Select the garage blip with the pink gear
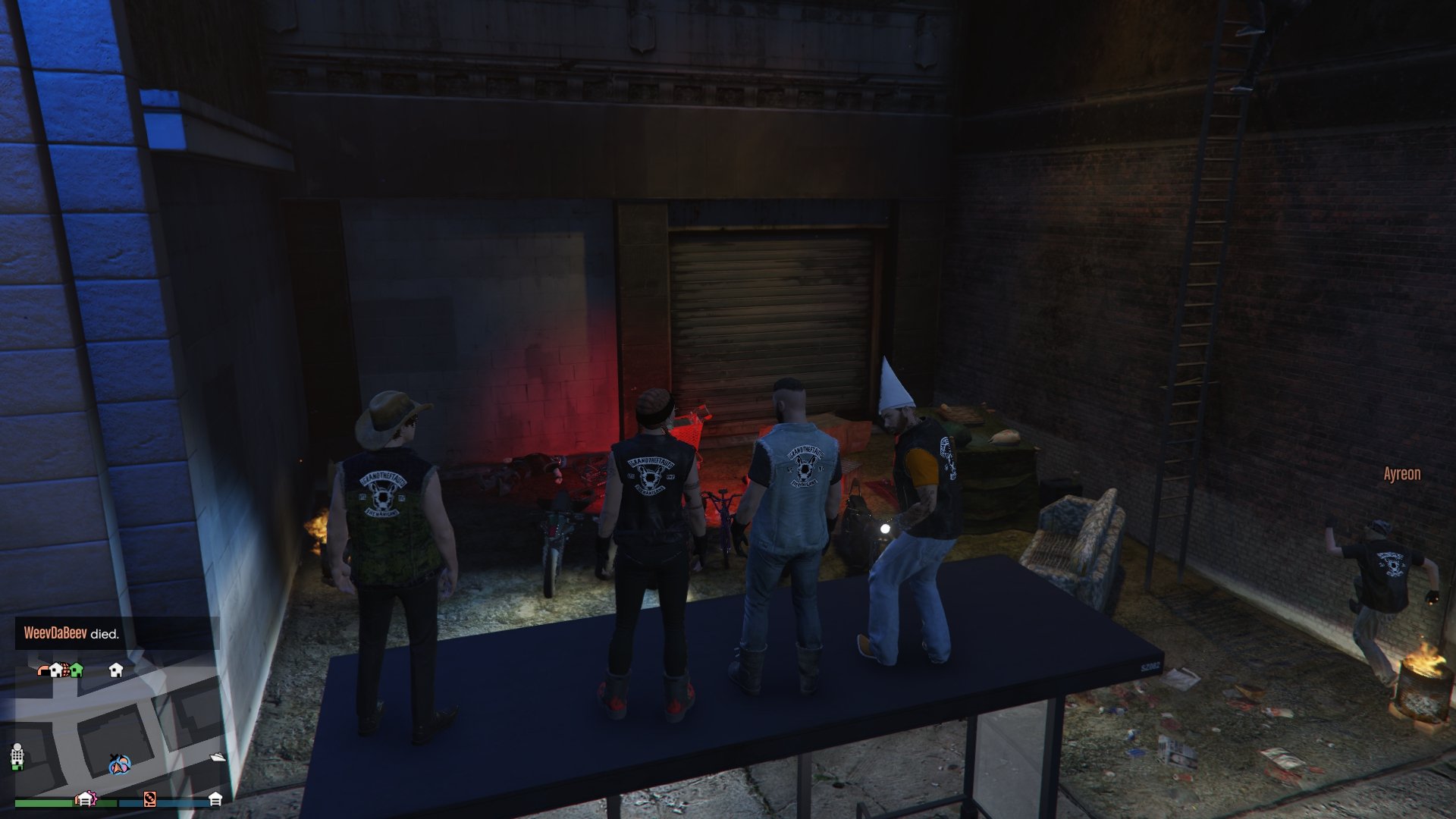The height and width of the screenshot is (819, 1456). pyautogui.click(x=85, y=799)
